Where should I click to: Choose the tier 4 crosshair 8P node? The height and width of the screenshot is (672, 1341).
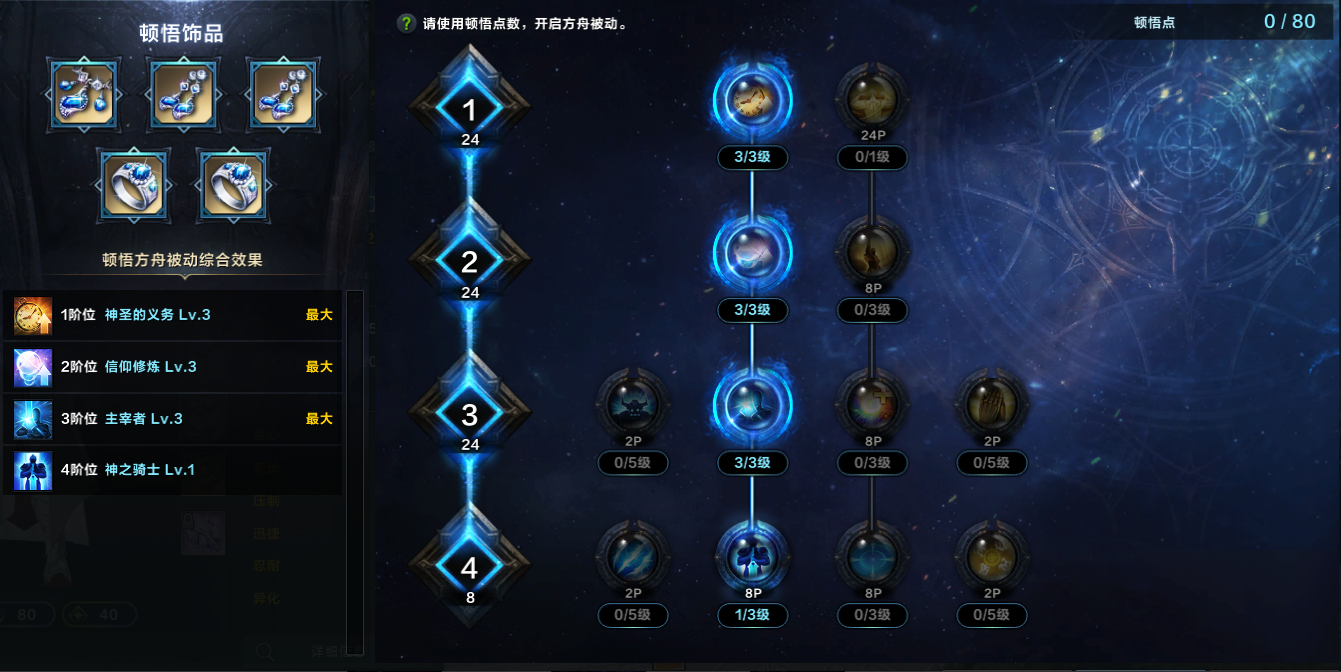(x=872, y=556)
